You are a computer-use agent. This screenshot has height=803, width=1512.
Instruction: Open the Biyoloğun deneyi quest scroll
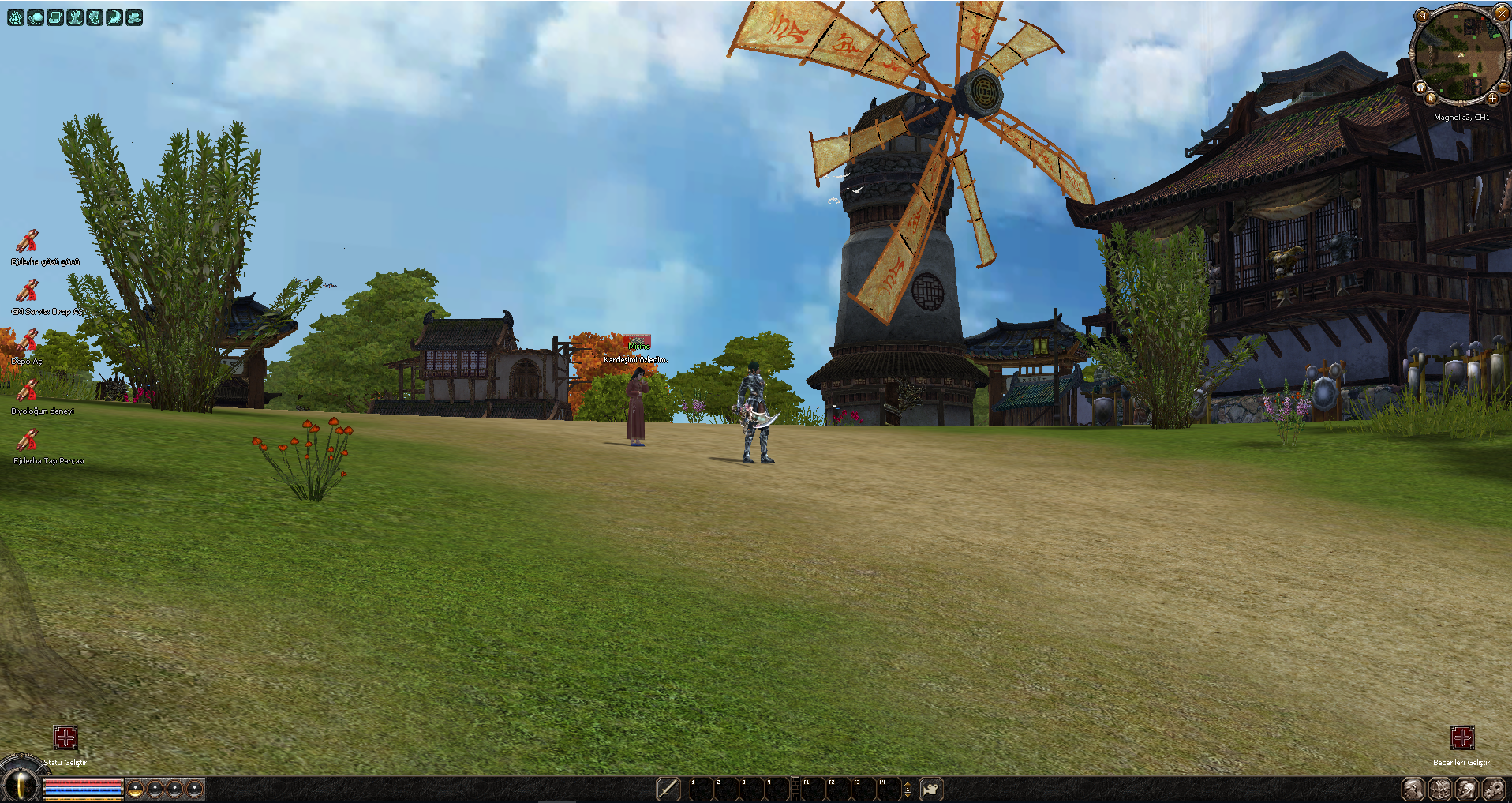point(27,391)
